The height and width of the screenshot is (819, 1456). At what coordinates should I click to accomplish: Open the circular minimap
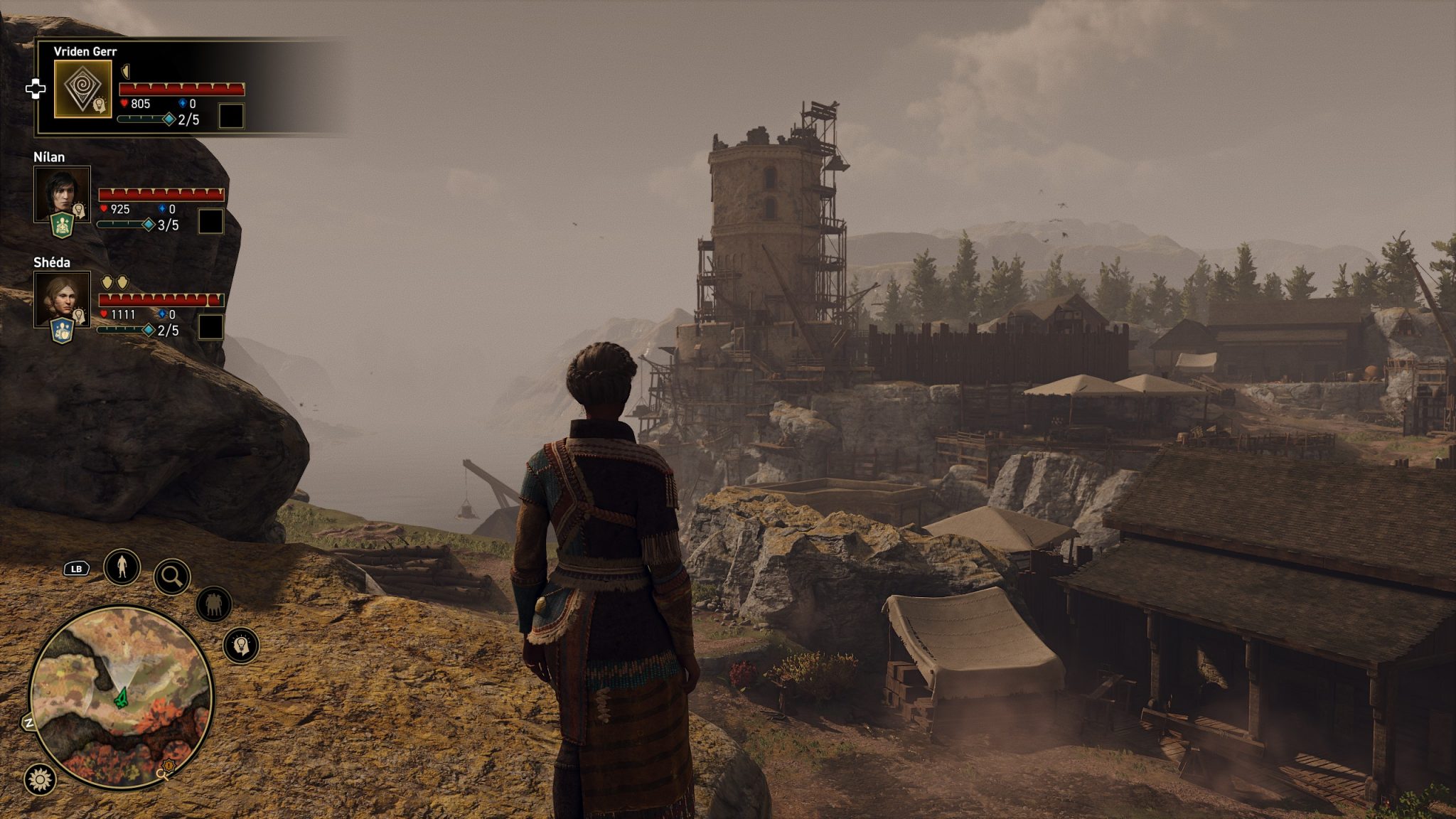click(x=121, y=697)
